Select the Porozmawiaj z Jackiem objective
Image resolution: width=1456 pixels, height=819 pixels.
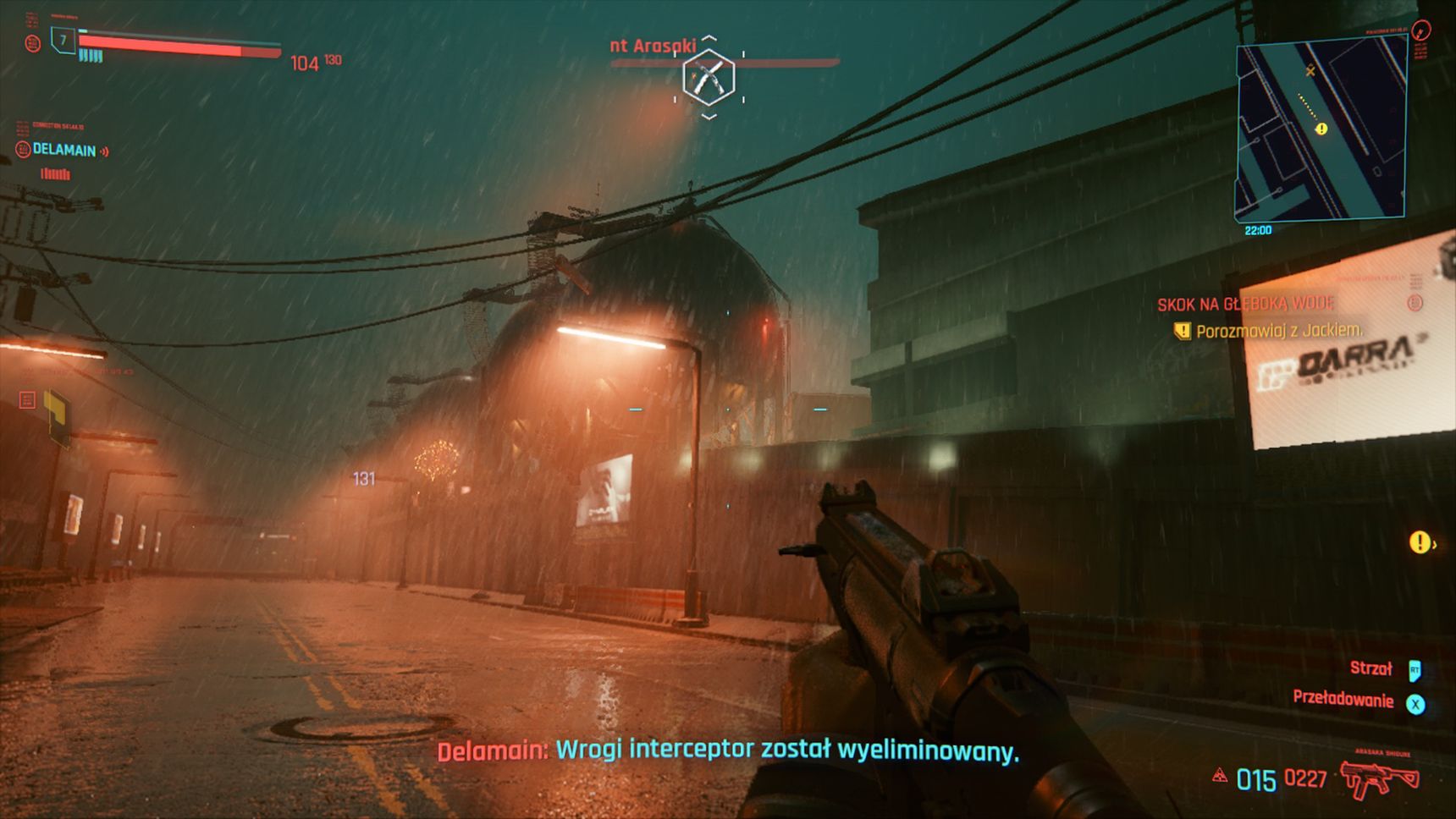pyautogui.click(x=1278, y=331)
